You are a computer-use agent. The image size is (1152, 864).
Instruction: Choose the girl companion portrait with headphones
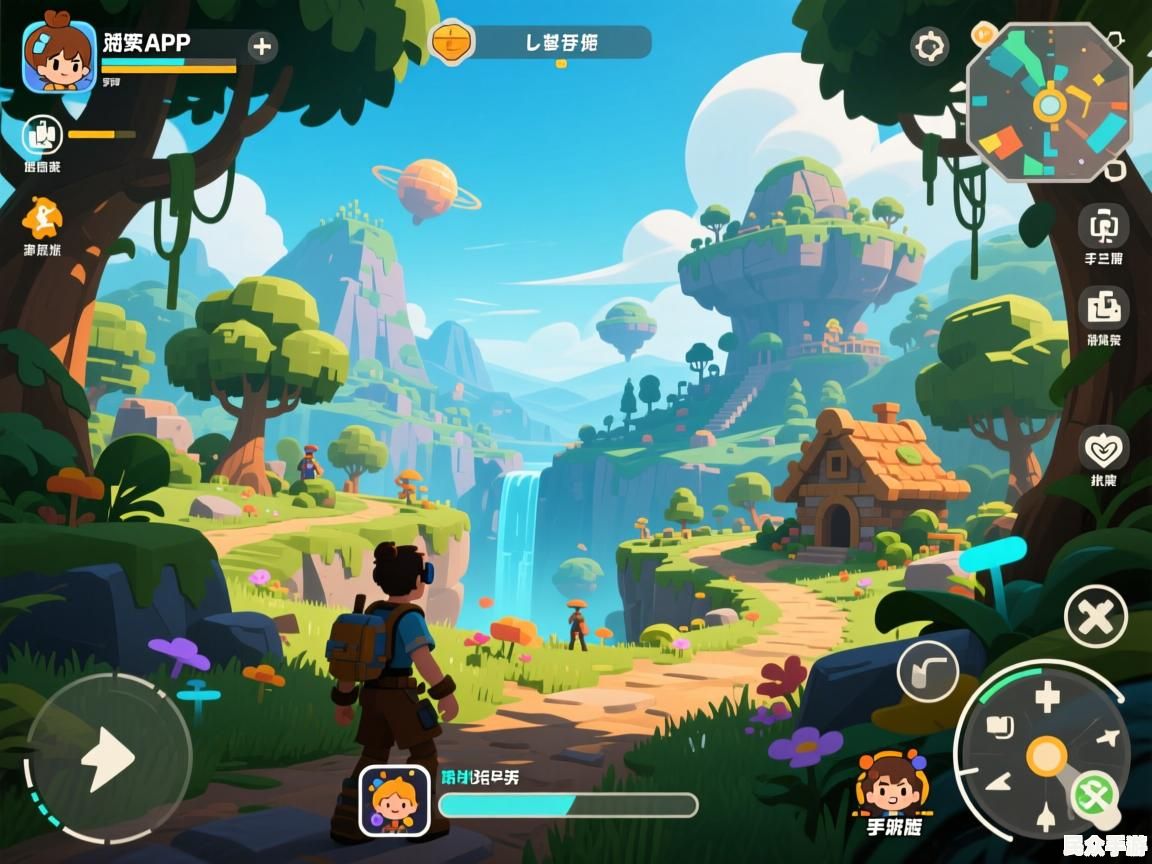coord(892,783)
